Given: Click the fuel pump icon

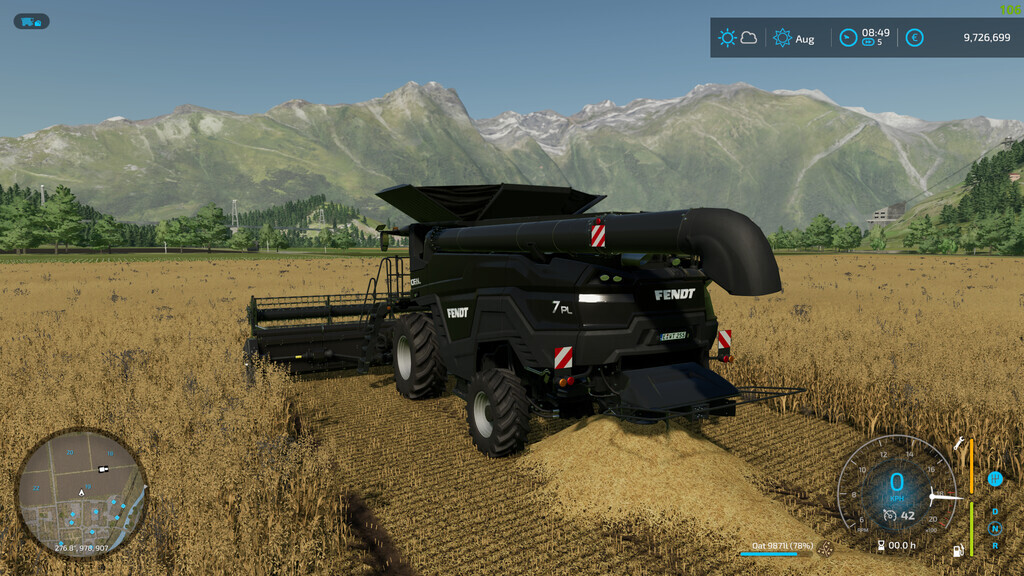Looking at the screenshot, I should (x=959, y=549).
